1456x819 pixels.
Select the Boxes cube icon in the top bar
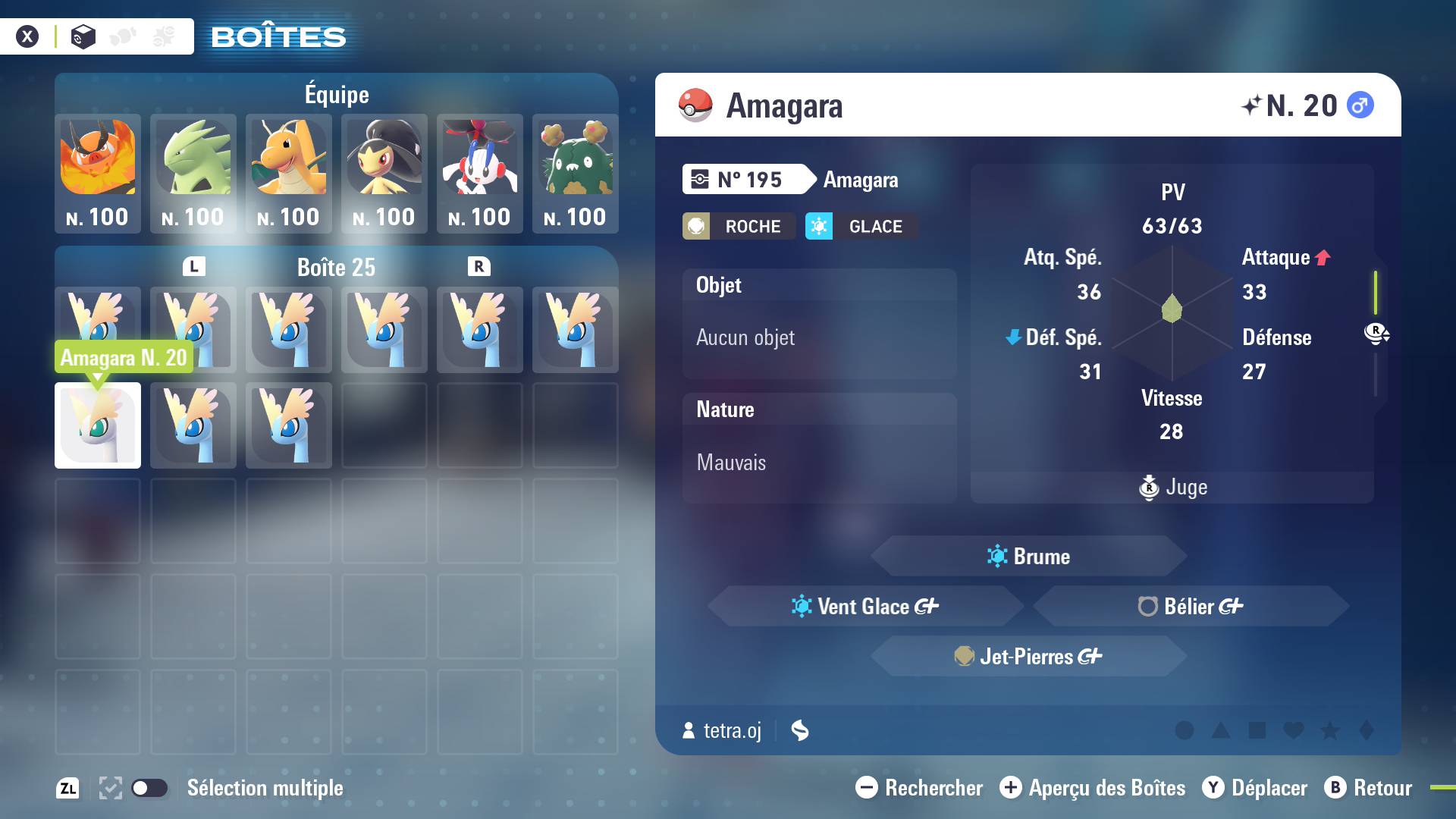pyautogui.click(x=83, y=36)
